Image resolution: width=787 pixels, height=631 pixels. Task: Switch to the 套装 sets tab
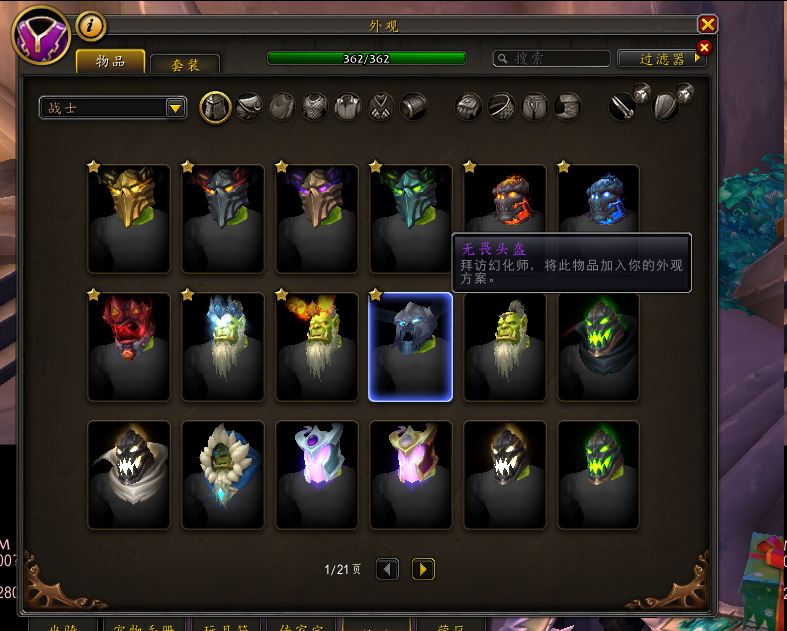click(x=185, y=65)
